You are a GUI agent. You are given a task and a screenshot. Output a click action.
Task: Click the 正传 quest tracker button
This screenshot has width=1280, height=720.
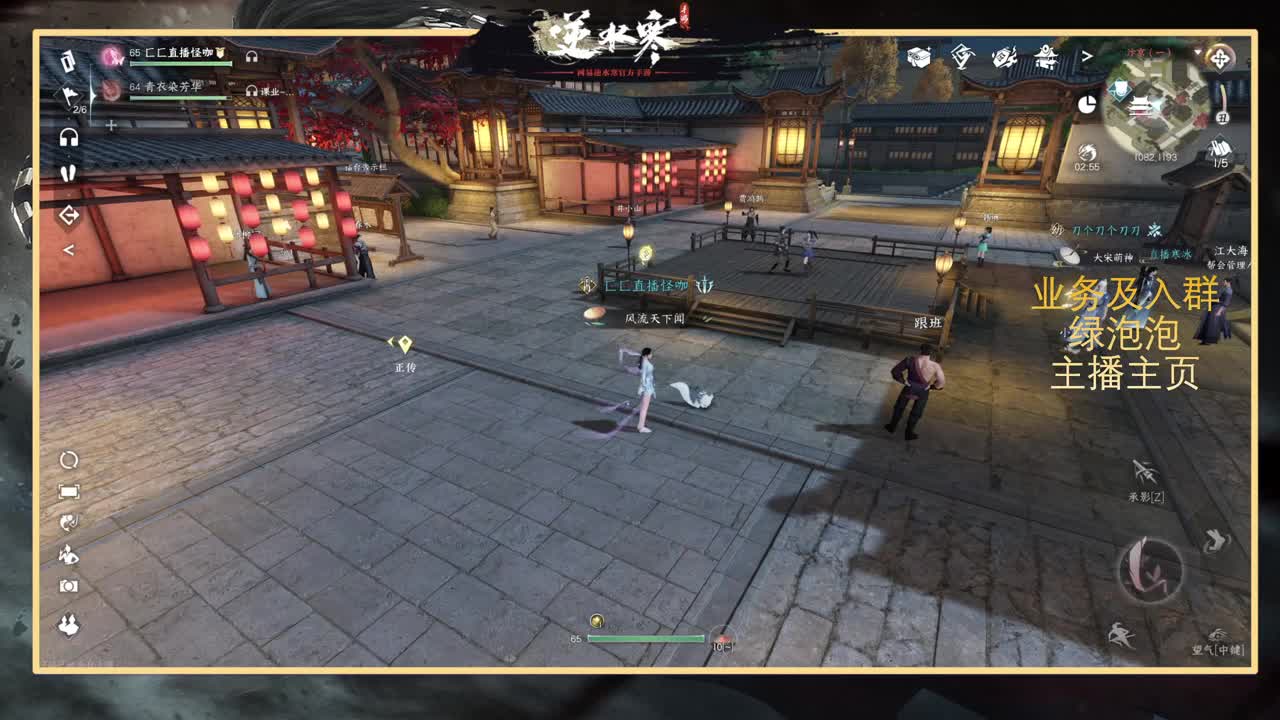click(405, 367)
